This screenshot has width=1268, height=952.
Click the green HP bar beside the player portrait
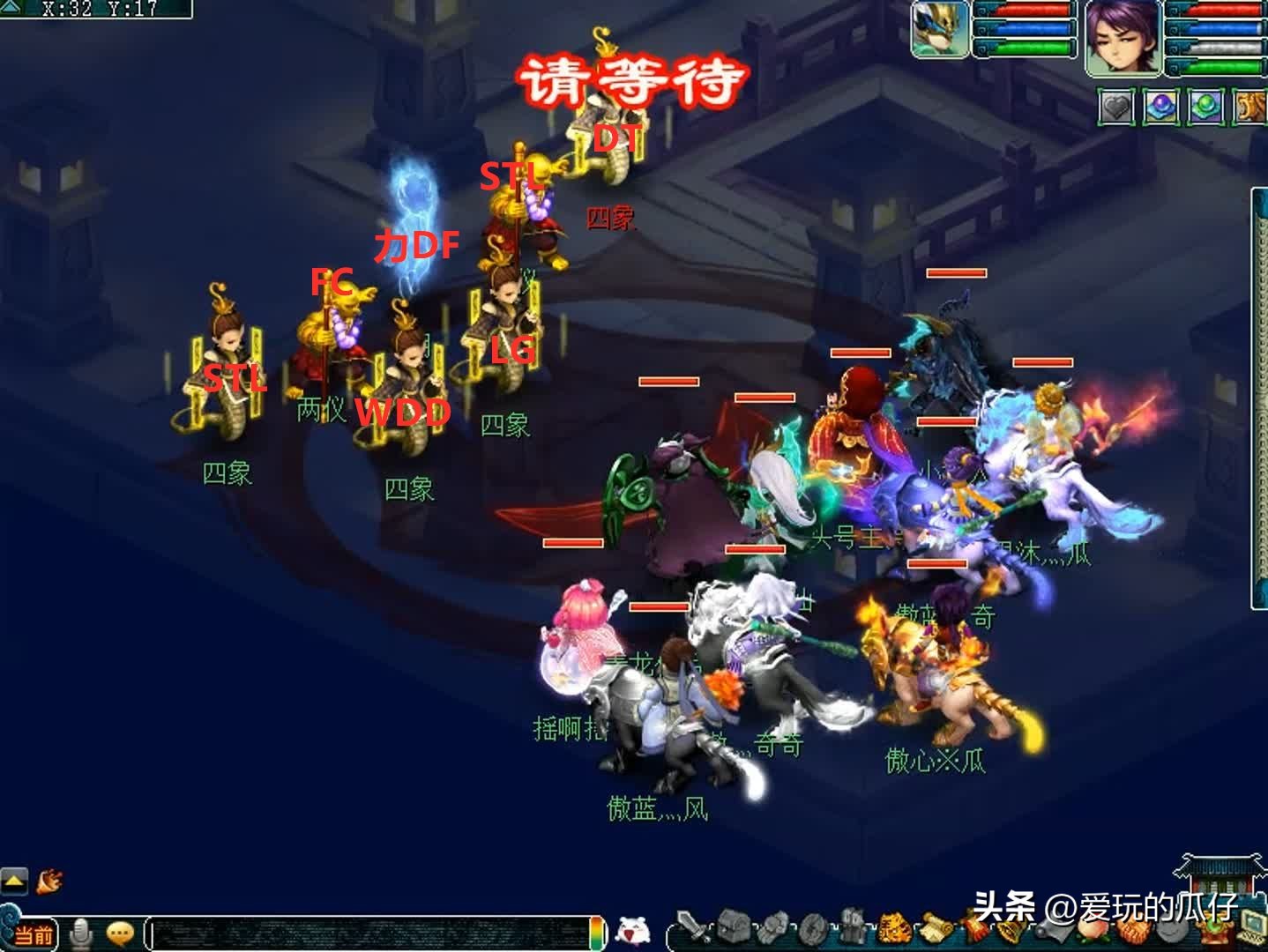click(1217, 68)
